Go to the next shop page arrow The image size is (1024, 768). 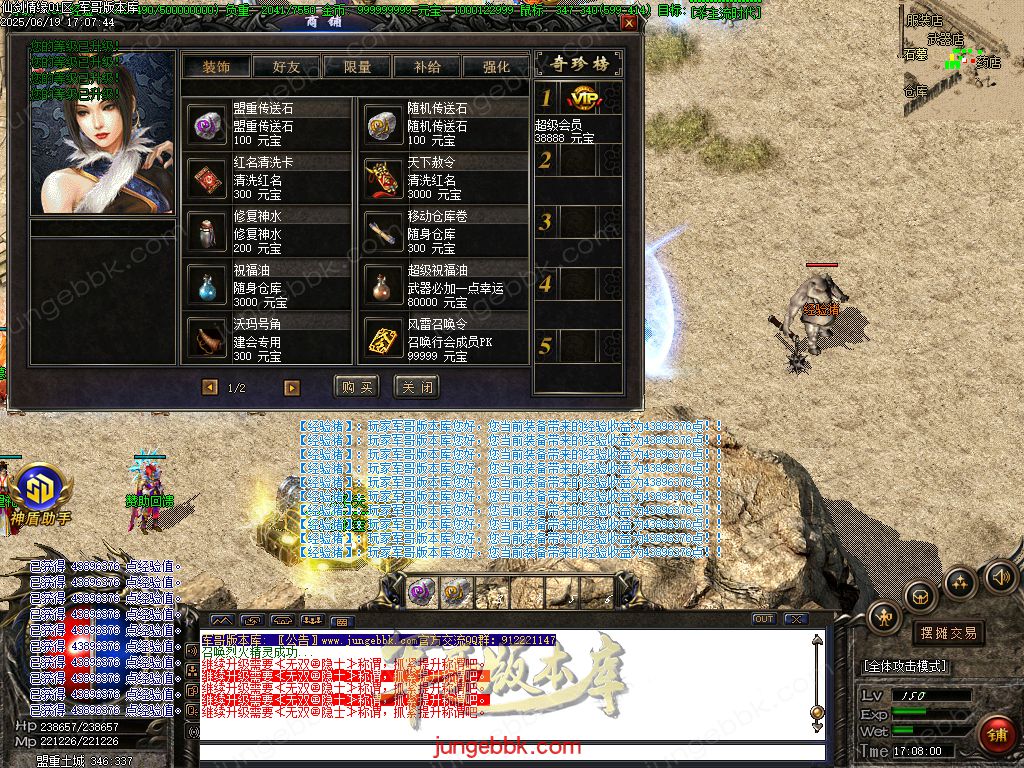tap(292, 387)
